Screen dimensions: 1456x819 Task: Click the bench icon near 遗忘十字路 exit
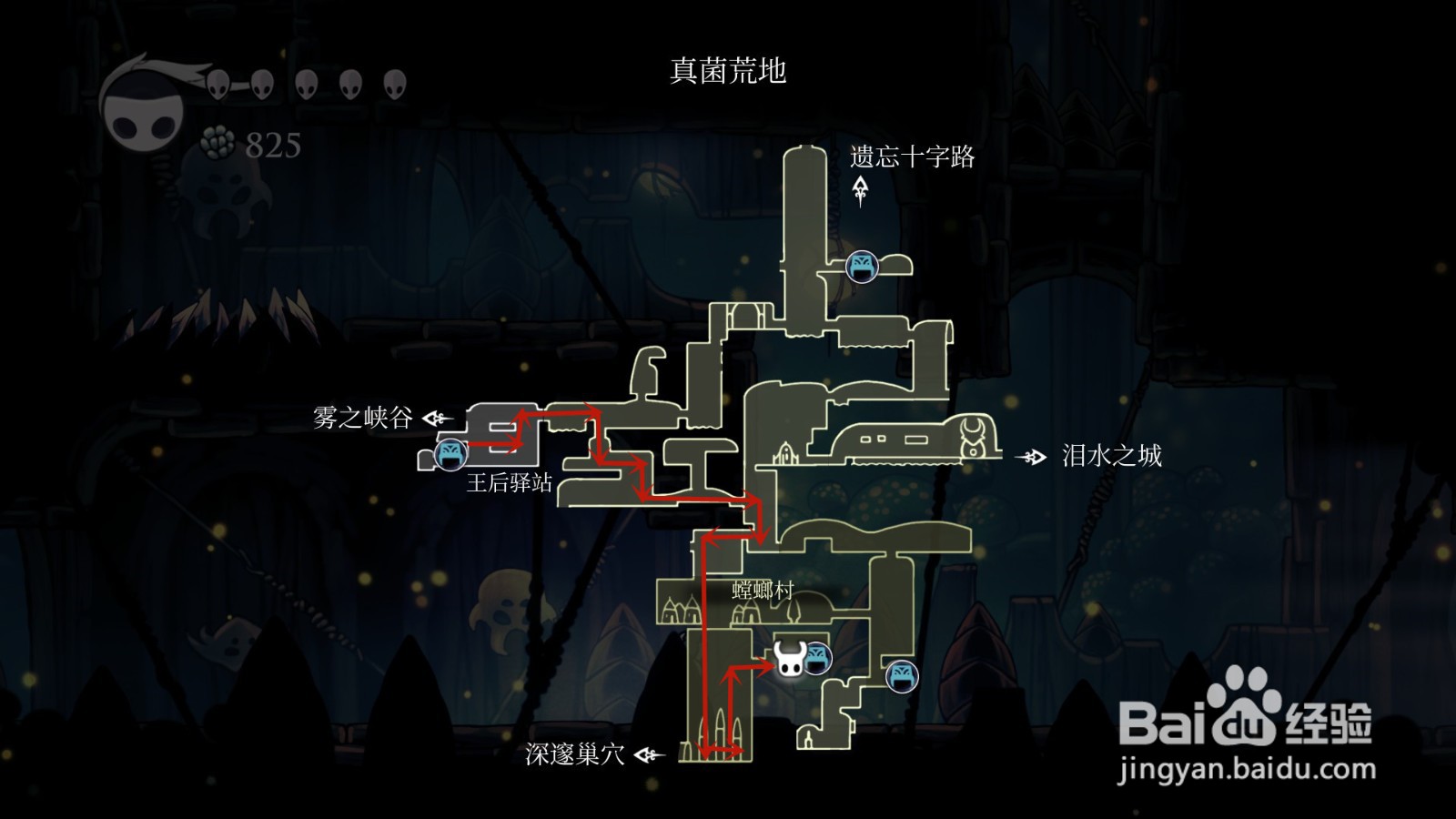click(864, 268)
